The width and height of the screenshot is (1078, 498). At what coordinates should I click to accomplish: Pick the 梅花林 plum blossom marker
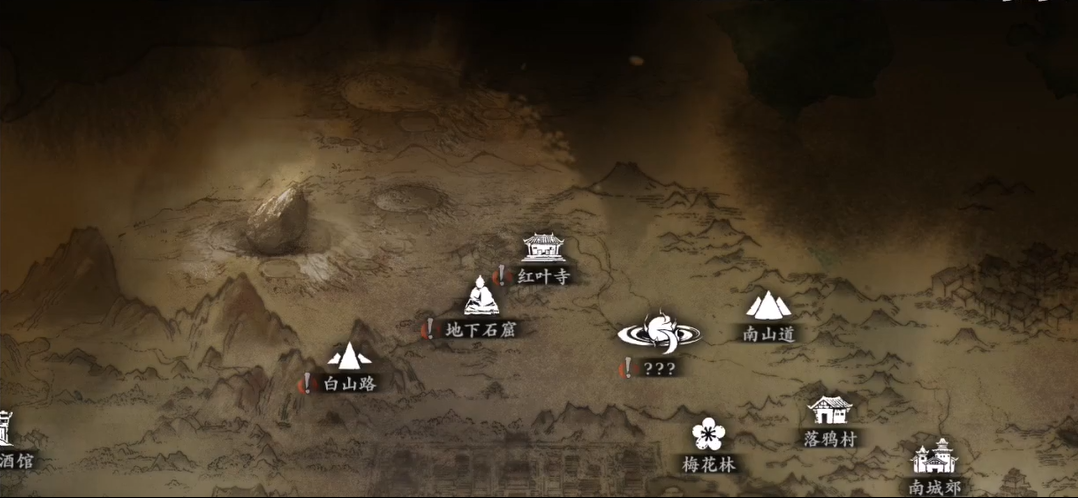click(x=708, y=434)
